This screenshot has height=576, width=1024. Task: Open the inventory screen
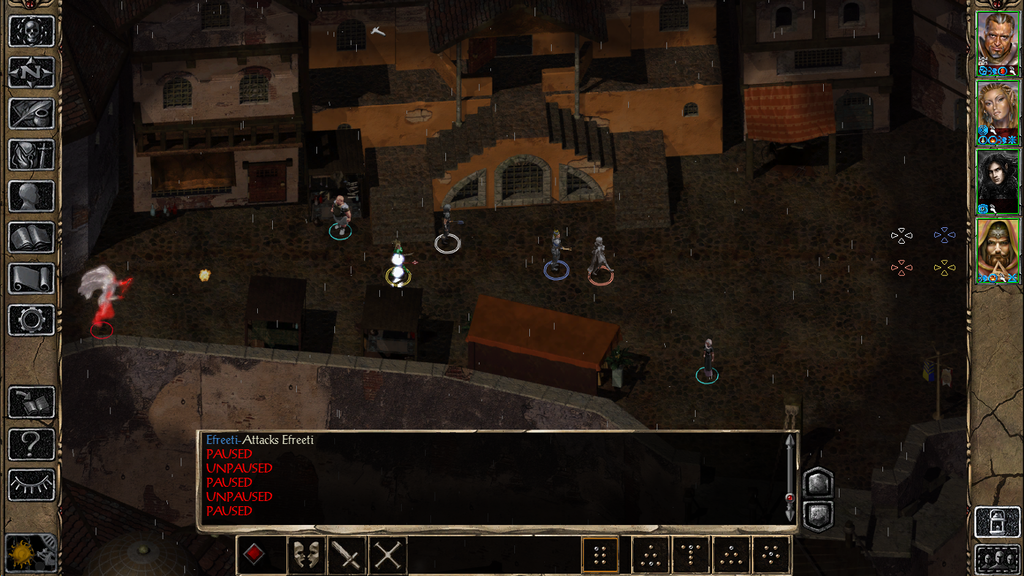31,155
